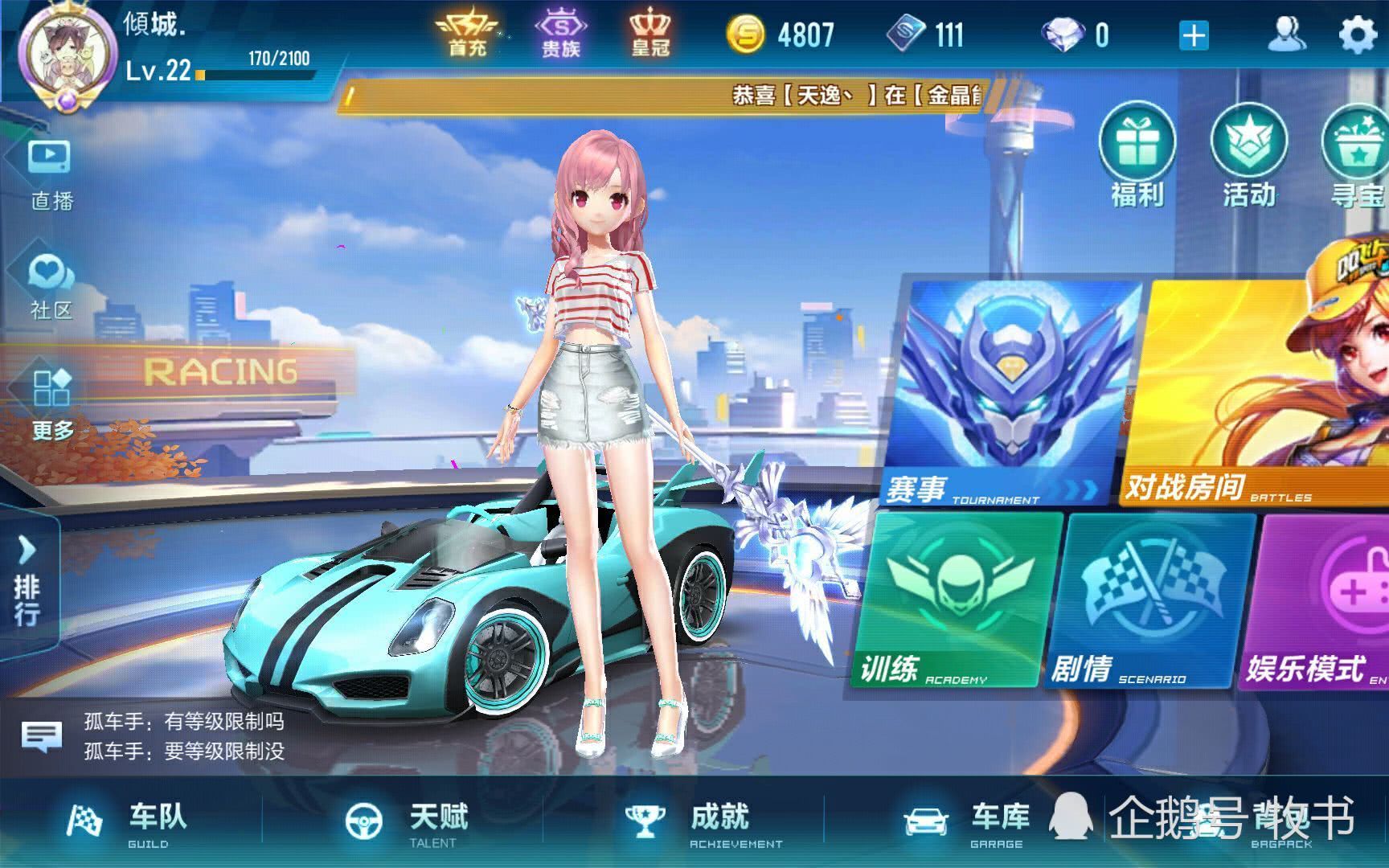Open the 活动 events icon

1248,158
